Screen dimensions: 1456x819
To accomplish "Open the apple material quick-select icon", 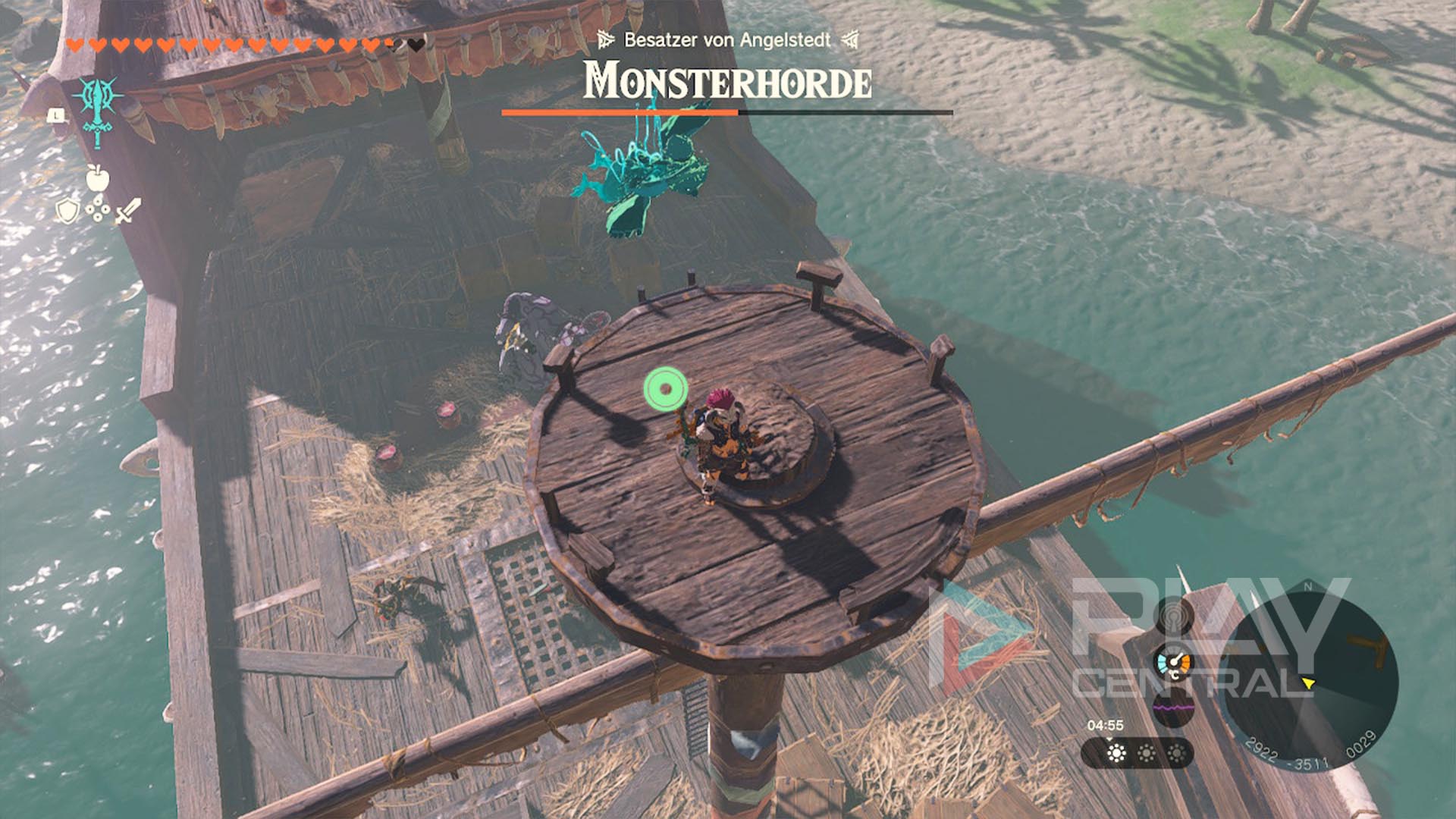I will click(x=98, y=178).
